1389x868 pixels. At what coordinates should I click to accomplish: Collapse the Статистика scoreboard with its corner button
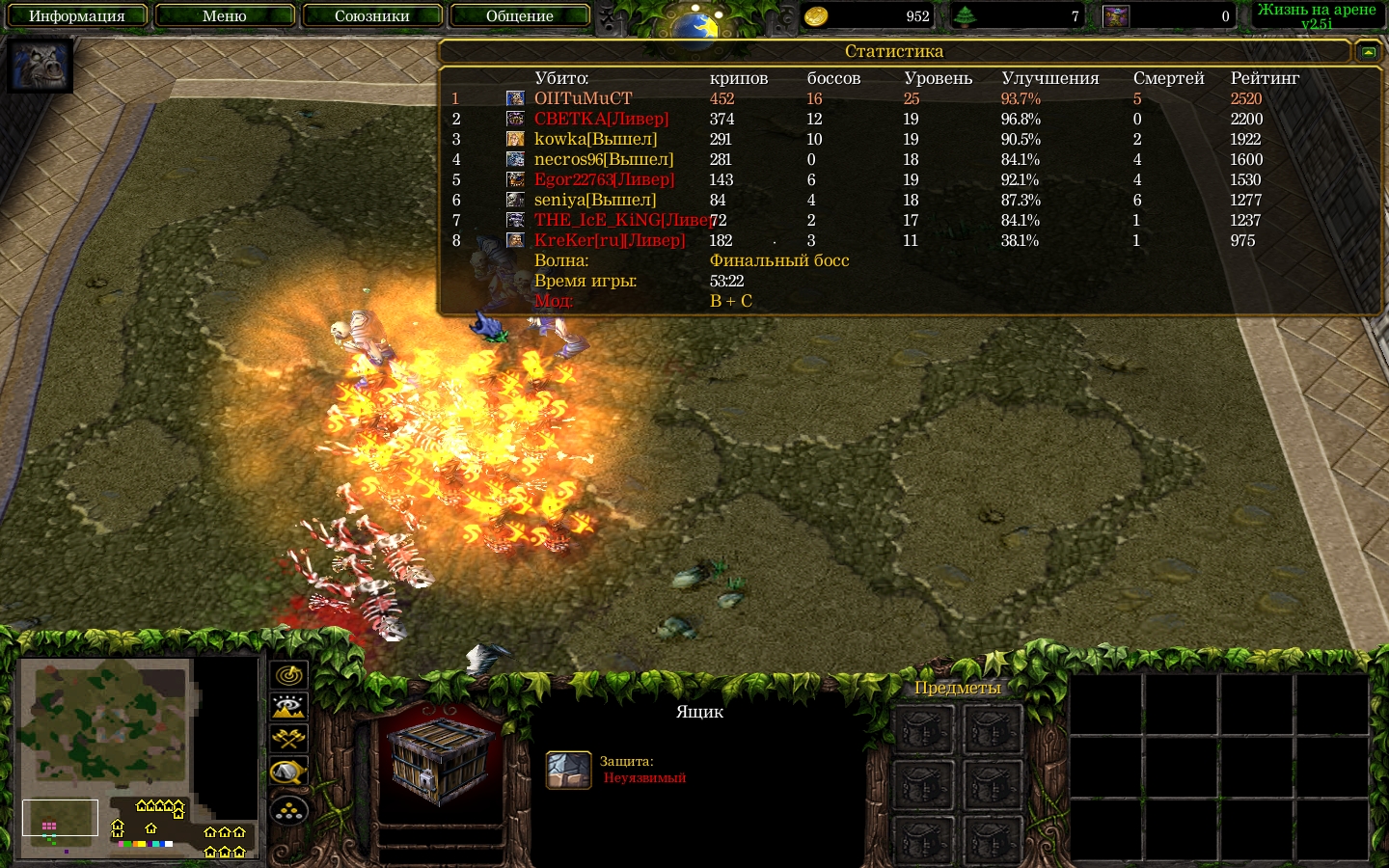tap(1368, 52)
